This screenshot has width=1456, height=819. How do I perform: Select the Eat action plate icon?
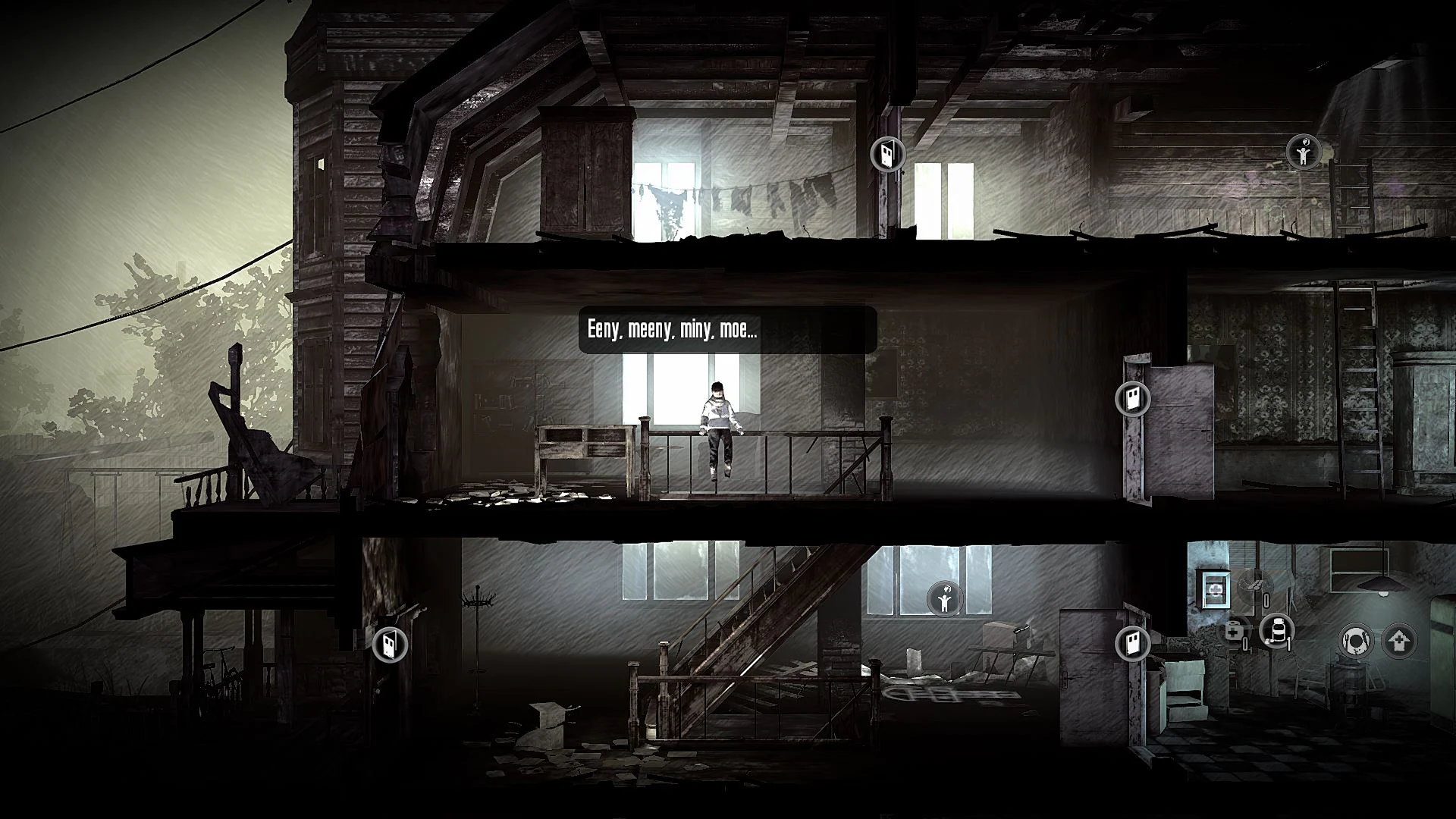pos(1357,642)
